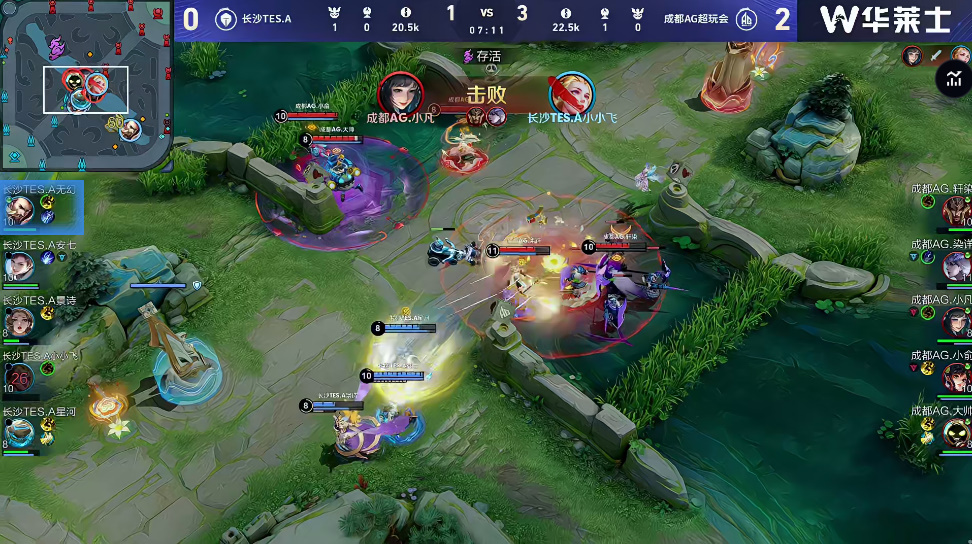The width and height of the screenshot is (972, 544).
Task: Click the 成都AG超玩会 team logo
Action: pyautogui.click(x=745, y=19)
